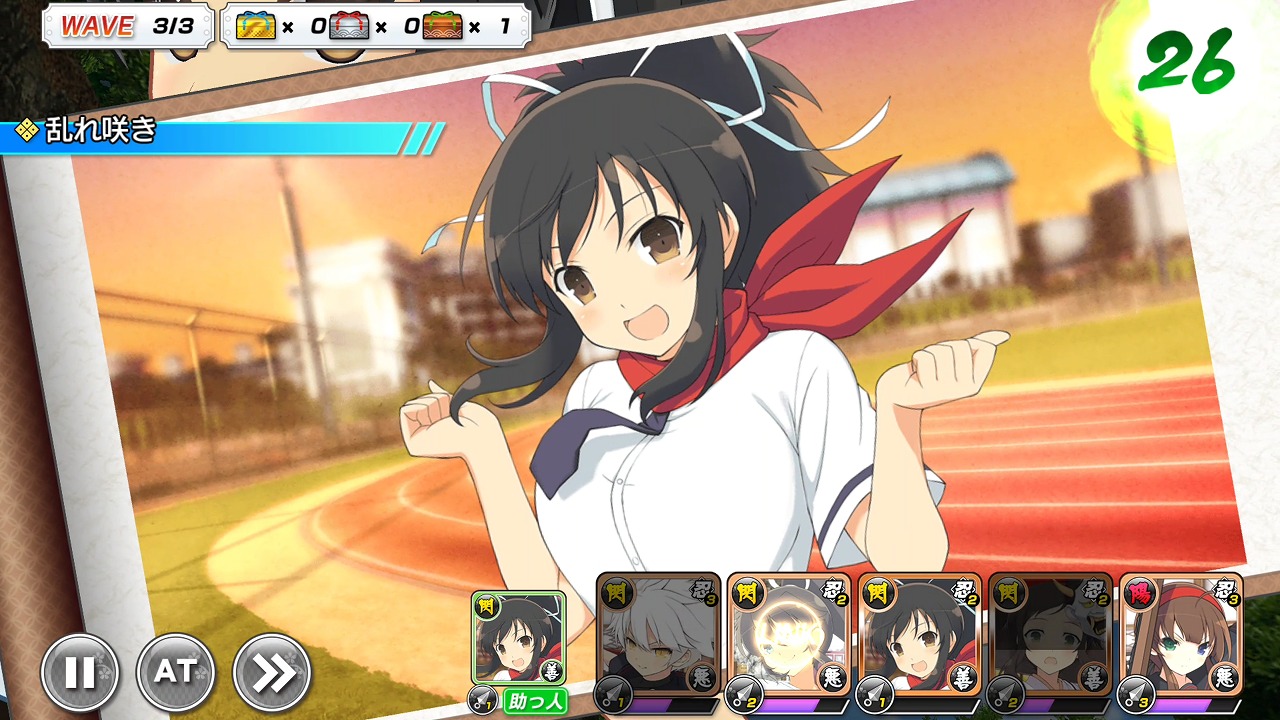Pick the dimmed dark-haired character card

pyautogui.click(x=1051, y=635)
